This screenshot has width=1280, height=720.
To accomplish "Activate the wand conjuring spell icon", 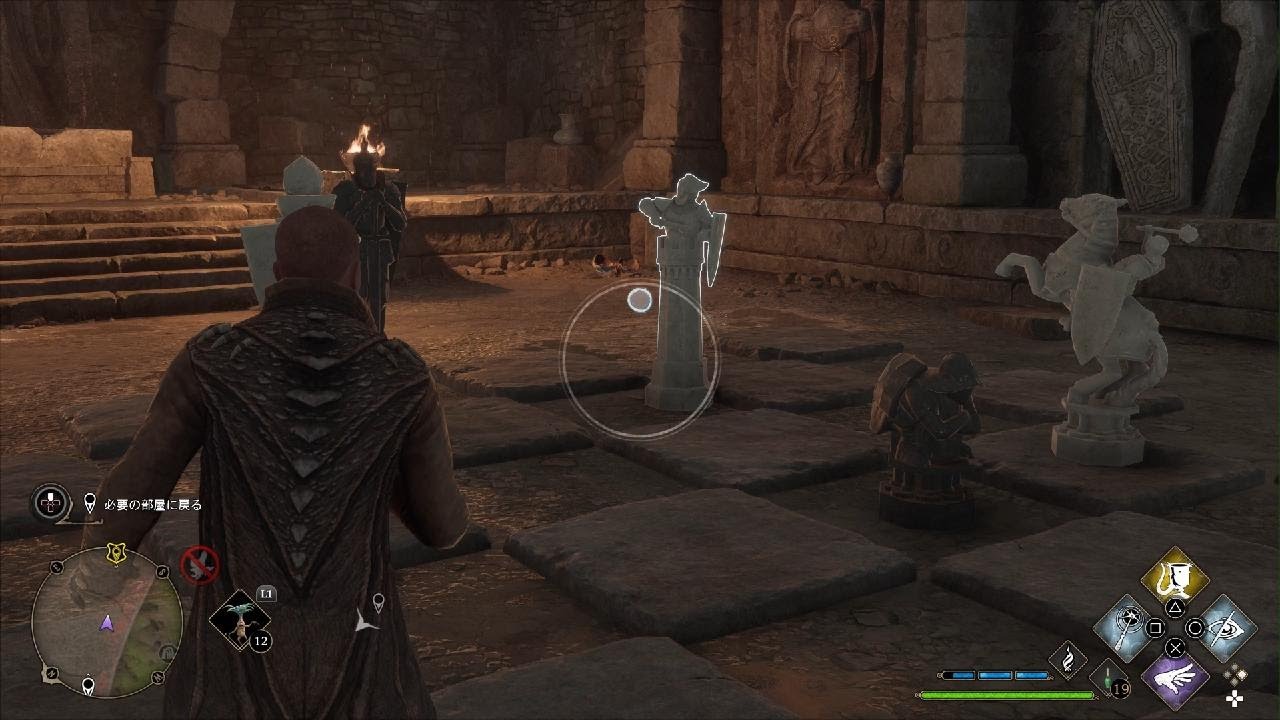I will [x=1128, y=627].
